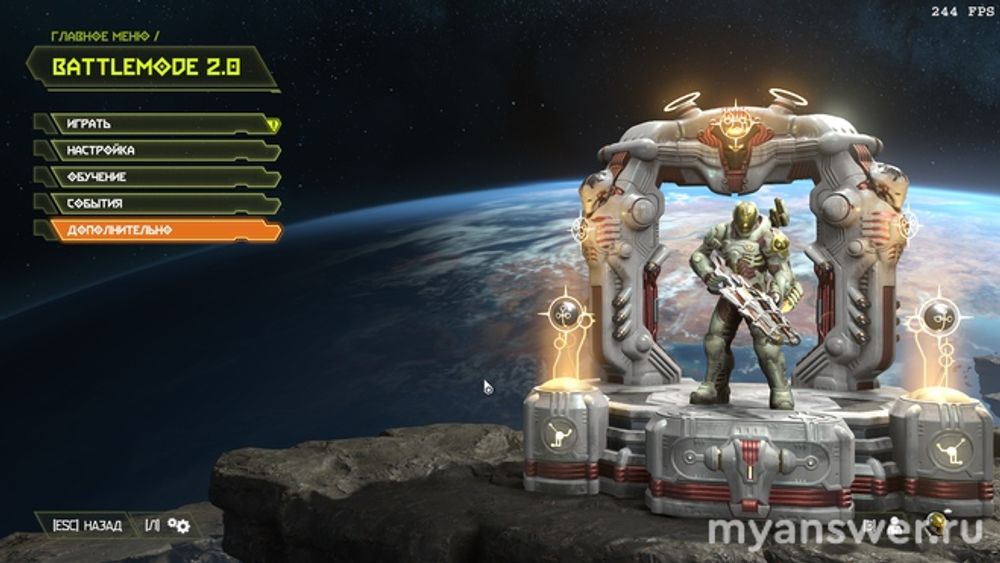
Task: Select the ИГРАТЬ menu entry
Action: pyautogui.click(x=155, y=124)
